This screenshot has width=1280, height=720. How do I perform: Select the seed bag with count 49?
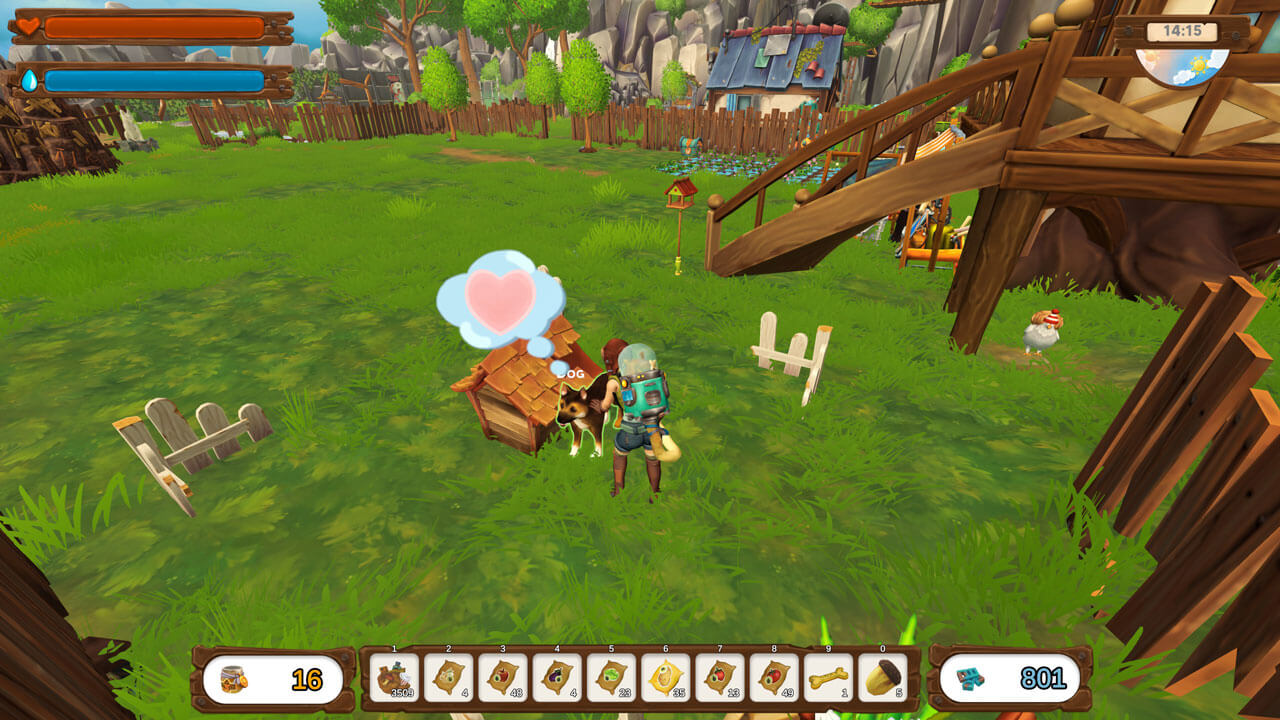click(x=773, y=678)
